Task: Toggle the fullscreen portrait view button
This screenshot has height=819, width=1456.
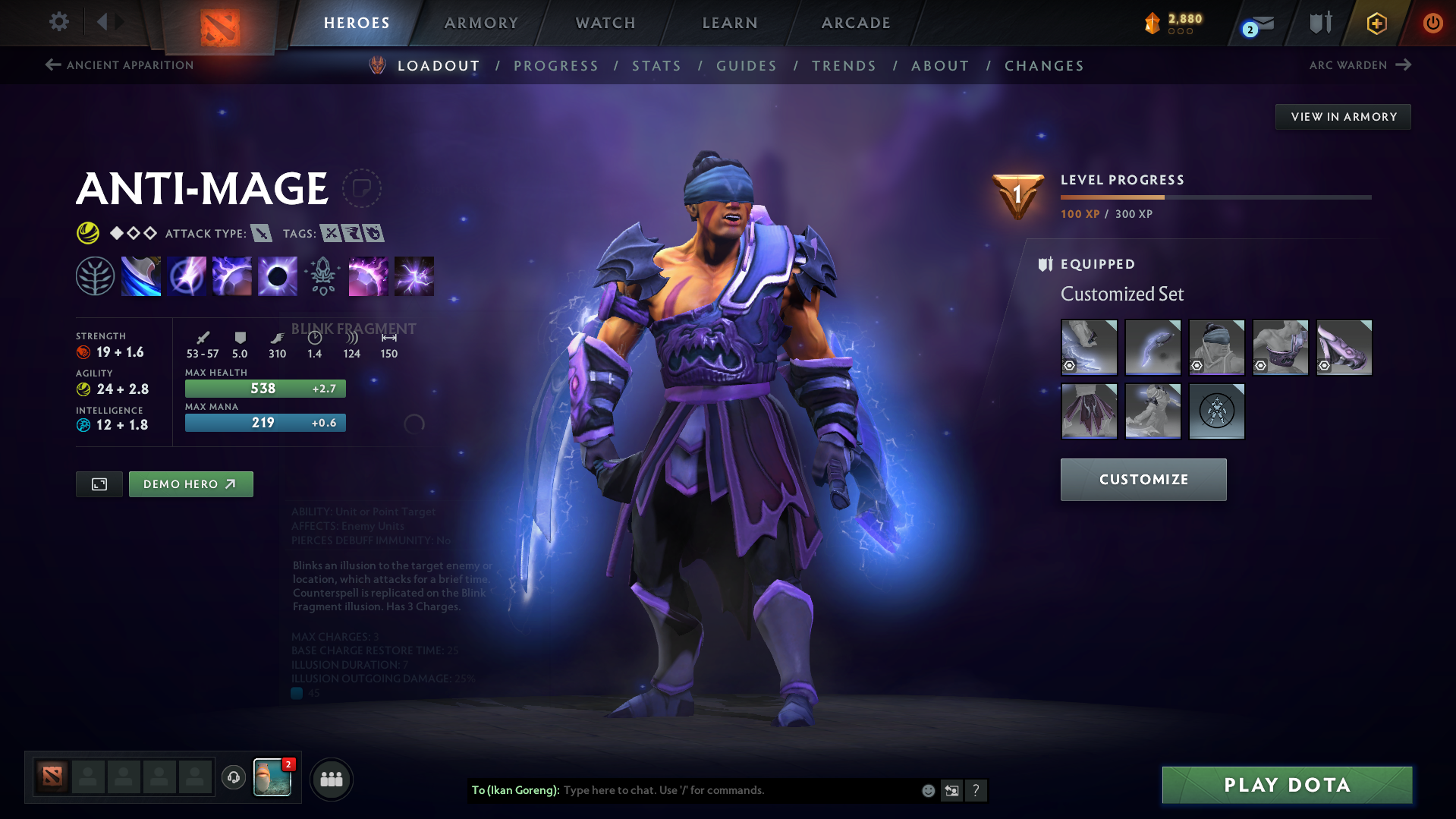Action: coord(98,484)
